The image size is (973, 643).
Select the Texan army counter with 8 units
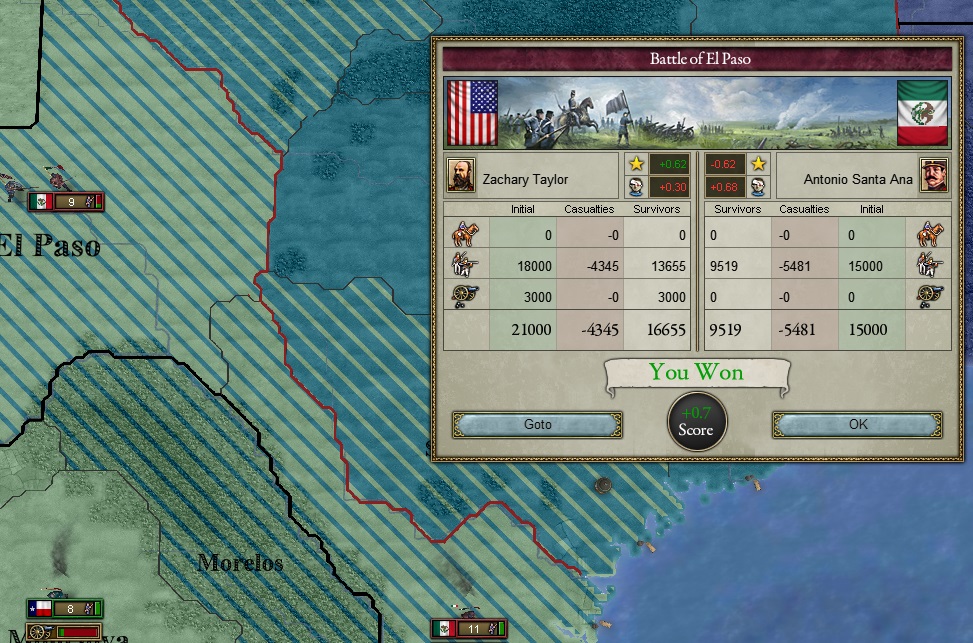click(65, 608)
